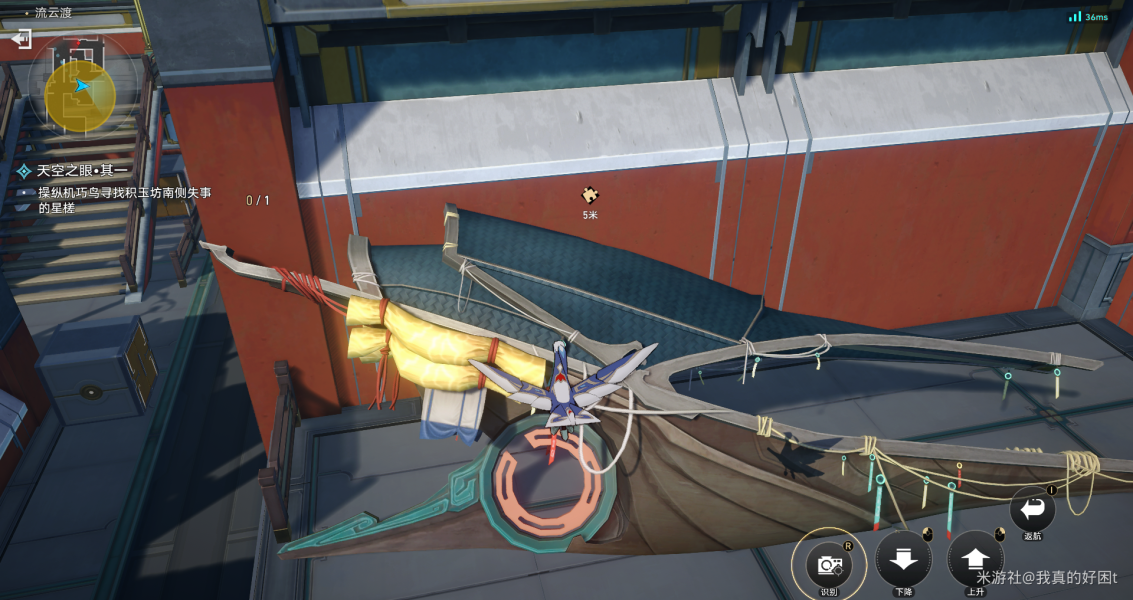1133x600 pixels.
Task: Open the circular minimap
Action: coord(80,88)
